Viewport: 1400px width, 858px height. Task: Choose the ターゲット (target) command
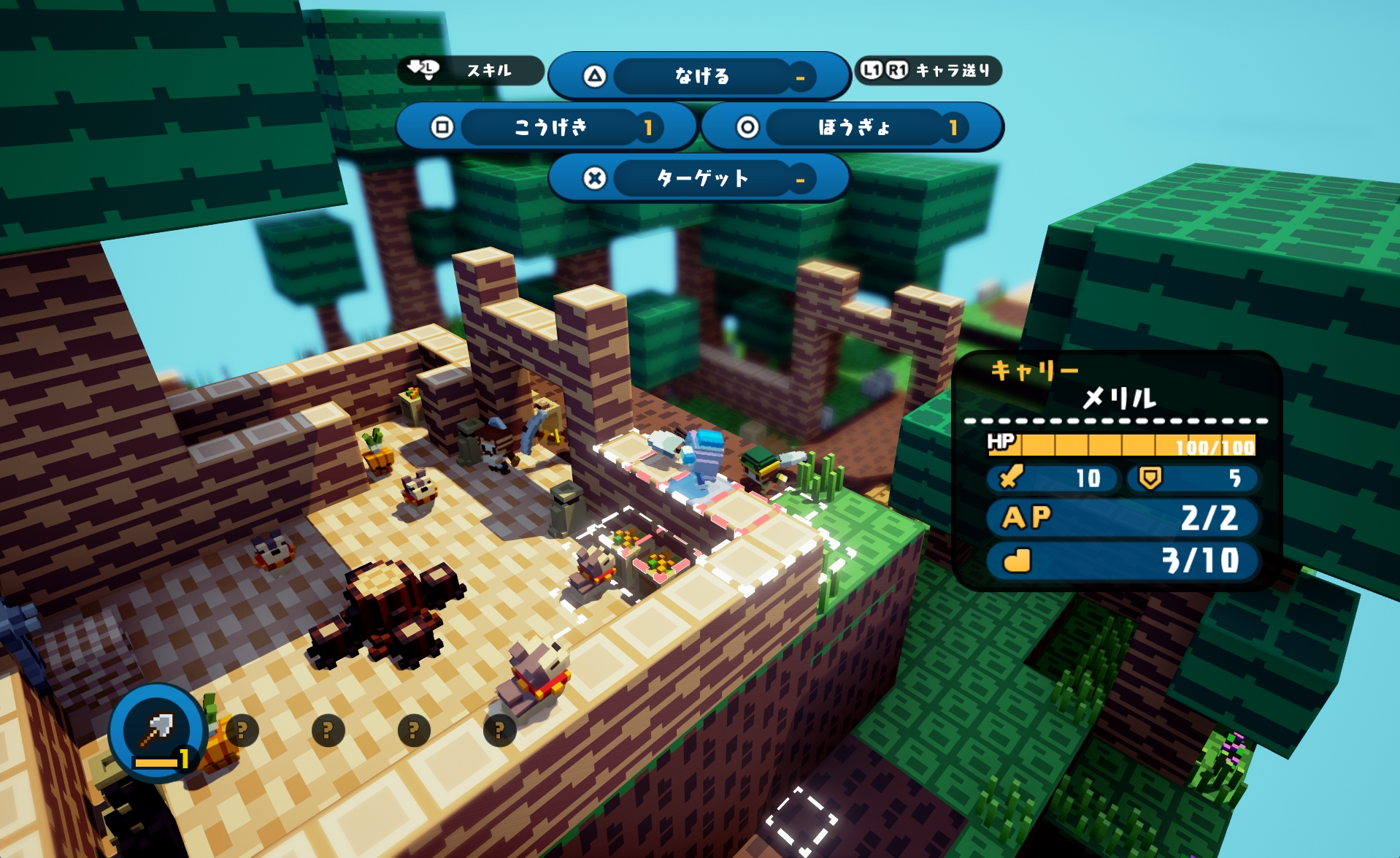click(x=700, y=178)
